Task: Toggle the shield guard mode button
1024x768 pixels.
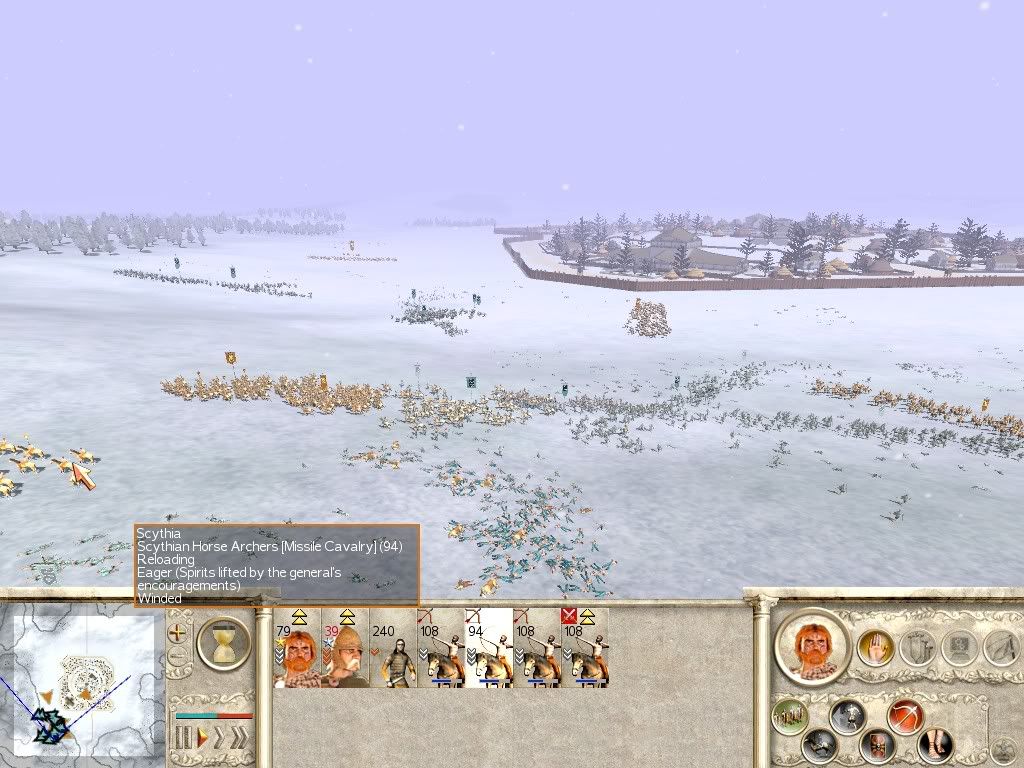Action: (878, 745)
